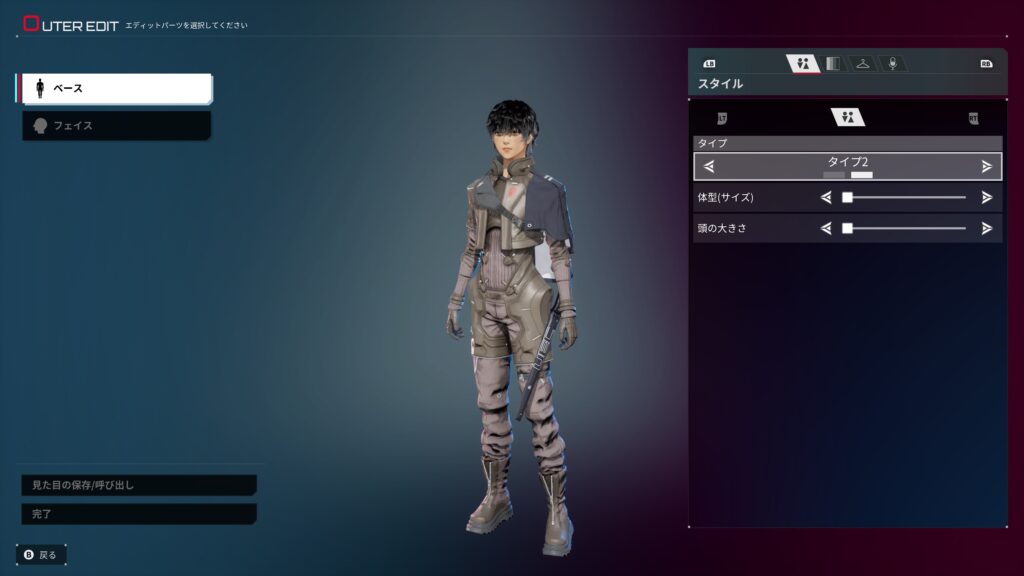Switch to the color gradient tab
This screenshot has width=1024, height=576.
(x=832, y=64)
